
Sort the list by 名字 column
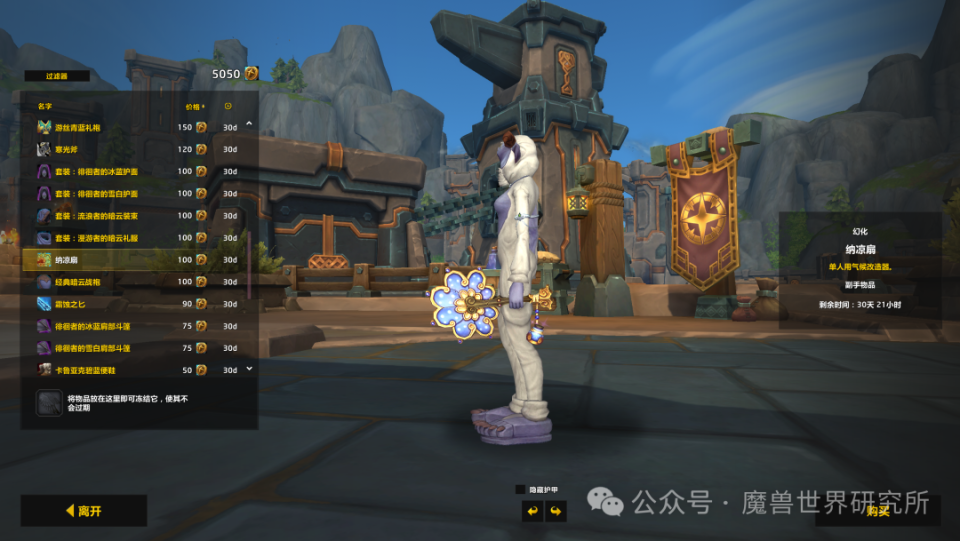pyautogui.click(x=45, y=106)
